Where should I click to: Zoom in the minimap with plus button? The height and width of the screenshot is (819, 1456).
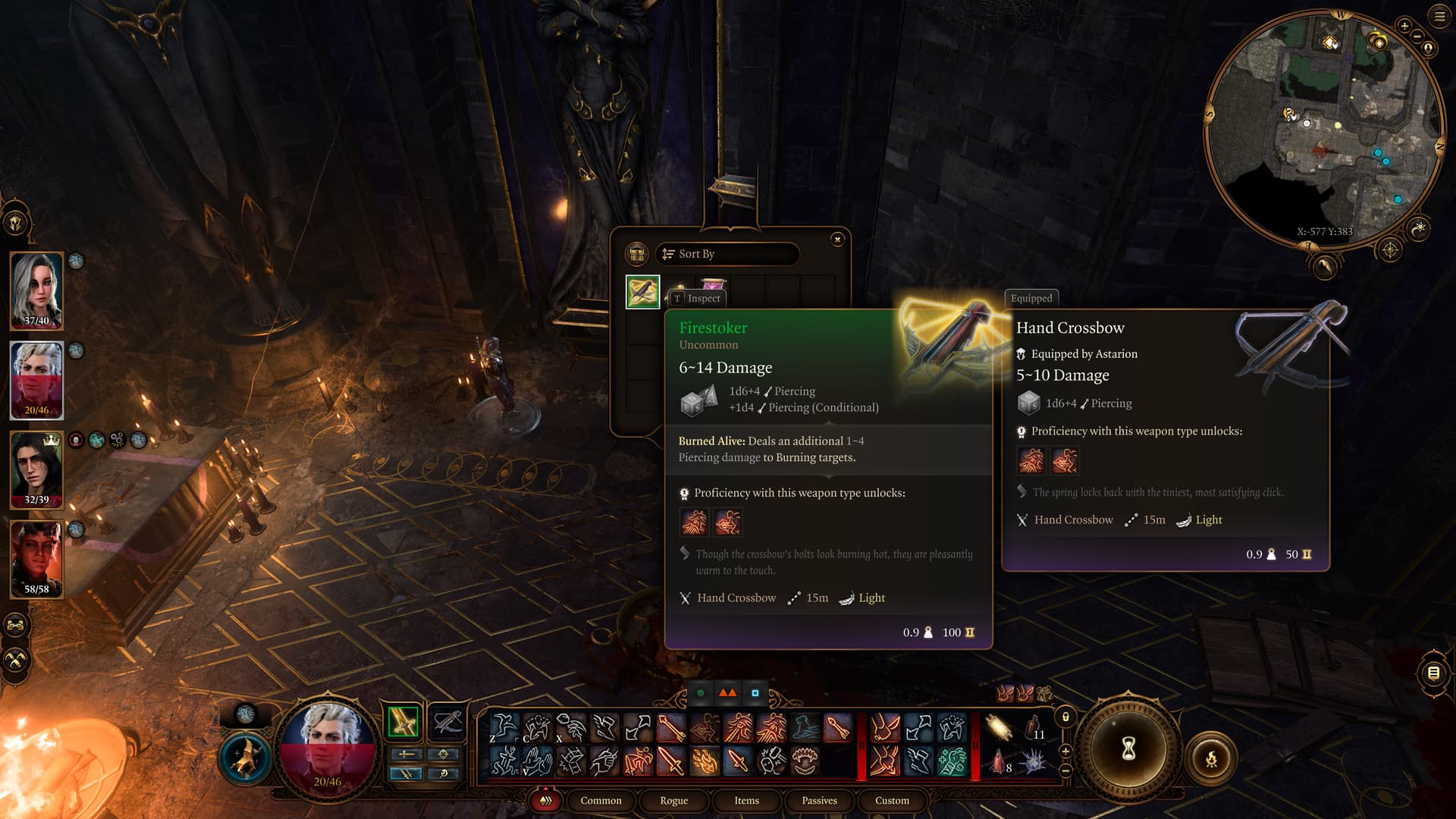pos(1404,26)
